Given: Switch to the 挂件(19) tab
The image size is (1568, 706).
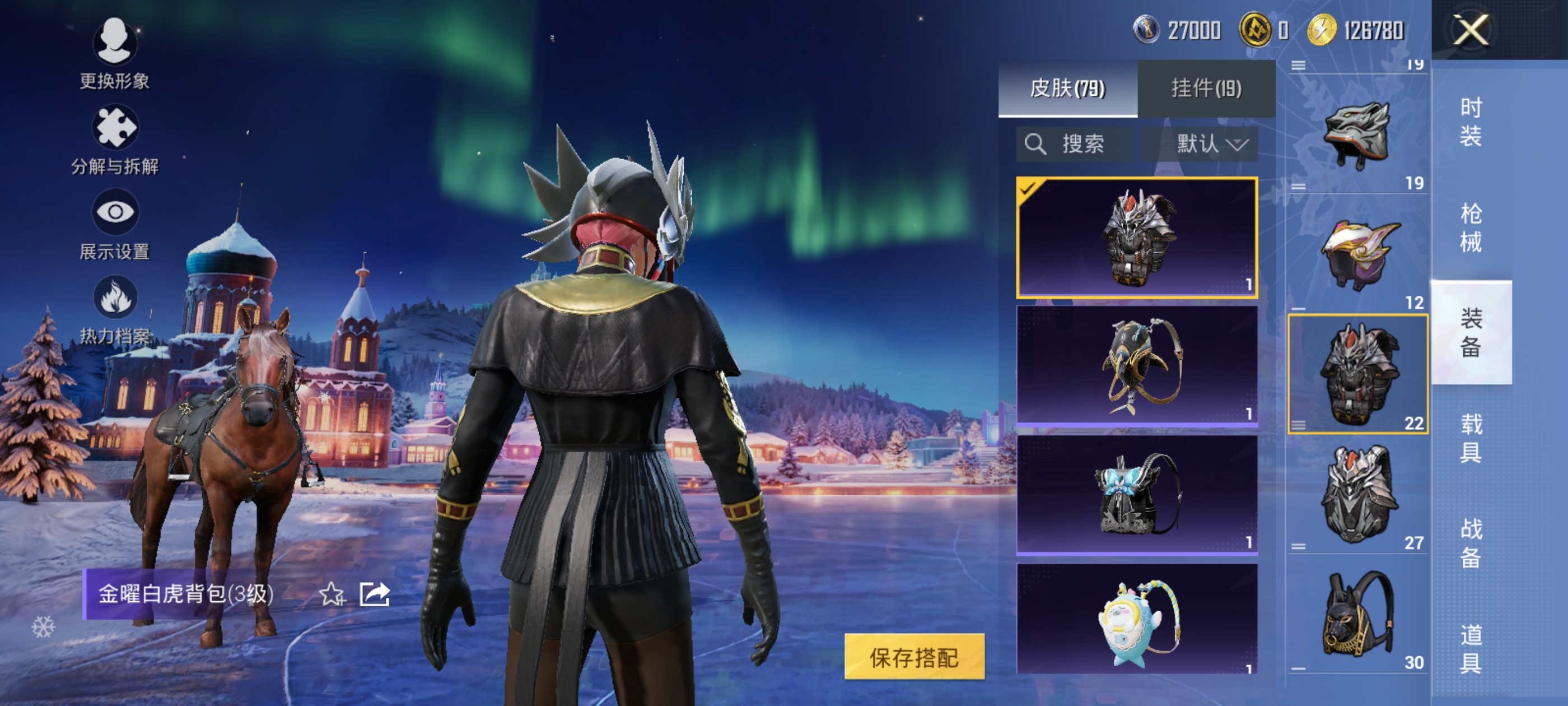Looking at the screenshot, I should point(1206,89).
